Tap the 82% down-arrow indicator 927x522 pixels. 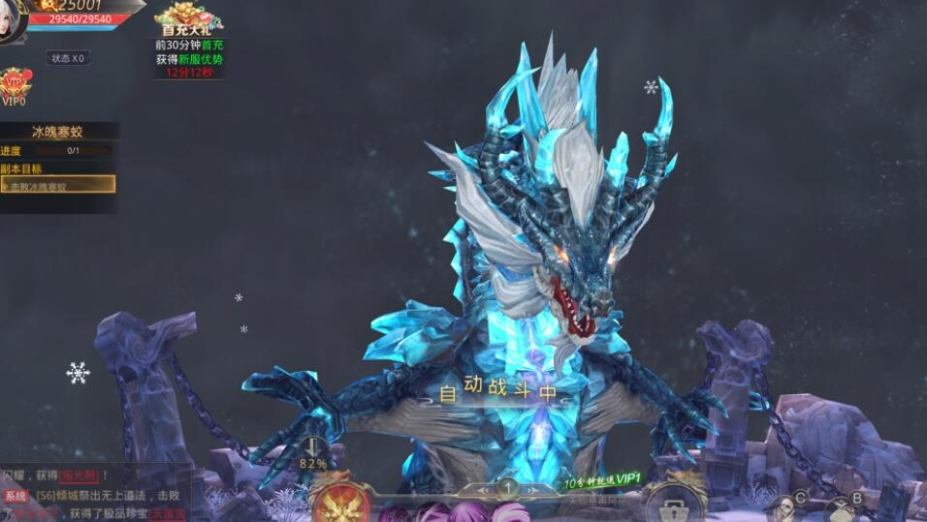(313, 455)
